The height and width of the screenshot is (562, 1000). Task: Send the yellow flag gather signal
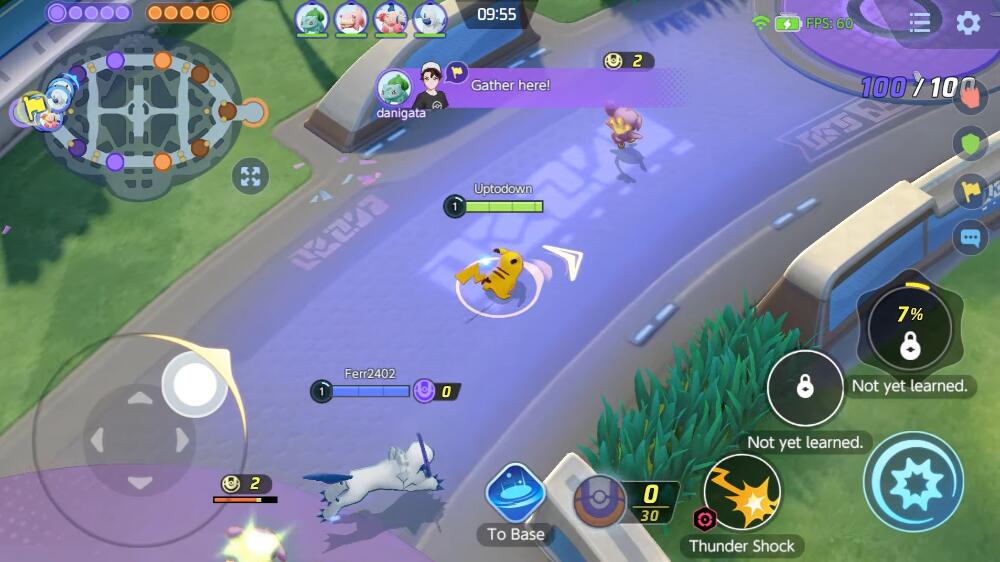[x=970, y=190]
